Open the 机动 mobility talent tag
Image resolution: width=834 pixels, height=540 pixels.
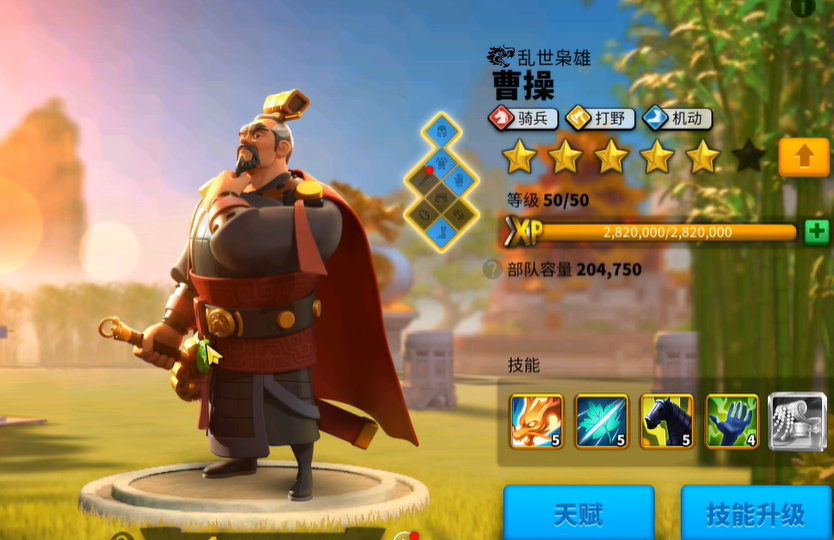tap(678, 119)
